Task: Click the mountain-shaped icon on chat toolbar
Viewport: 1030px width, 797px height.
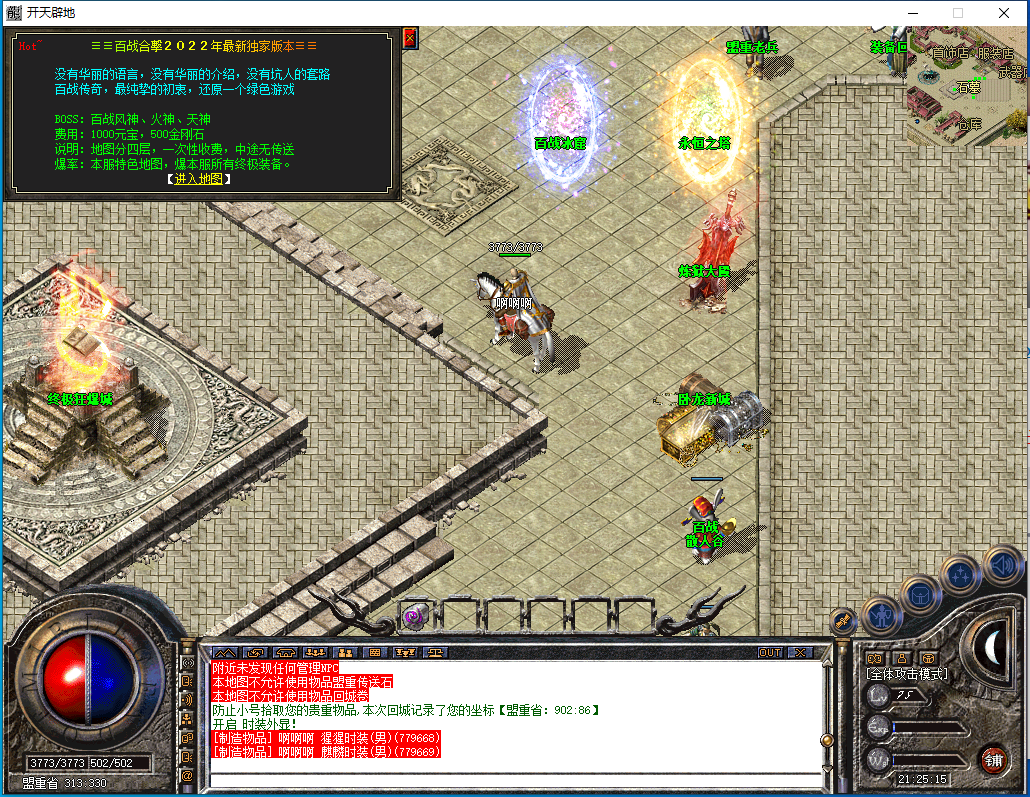Action: coord(225,652)
